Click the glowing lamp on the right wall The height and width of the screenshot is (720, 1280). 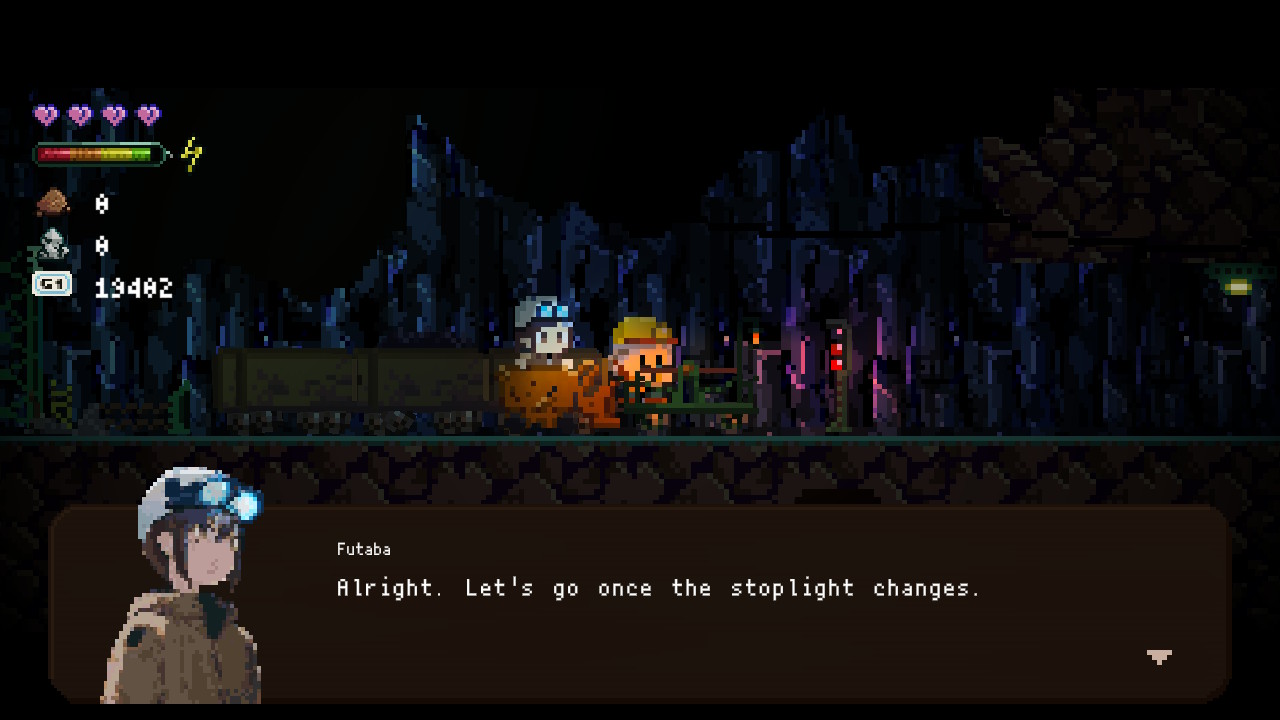point(1241,287)
